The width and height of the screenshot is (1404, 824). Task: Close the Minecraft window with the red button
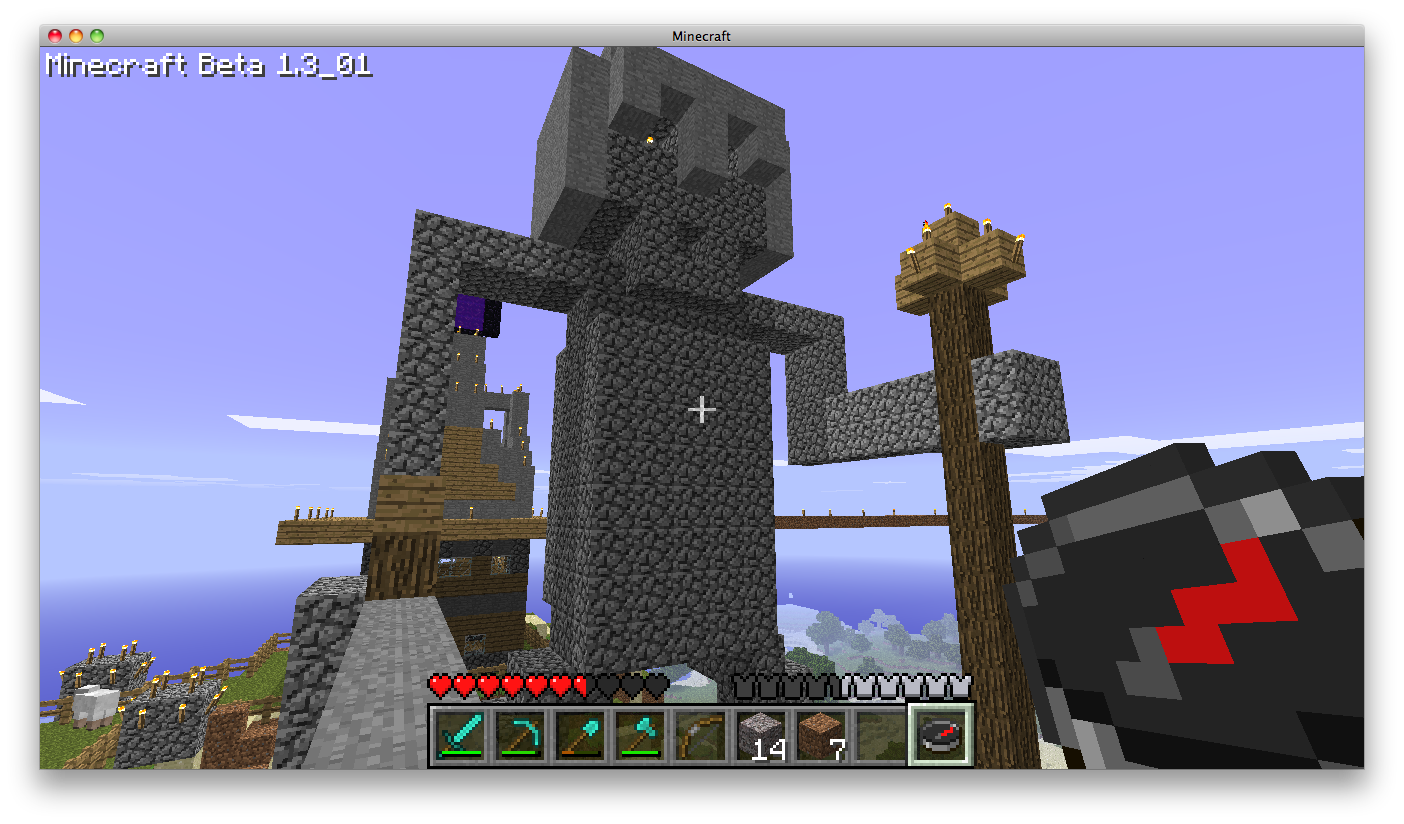tap(55, 36)
